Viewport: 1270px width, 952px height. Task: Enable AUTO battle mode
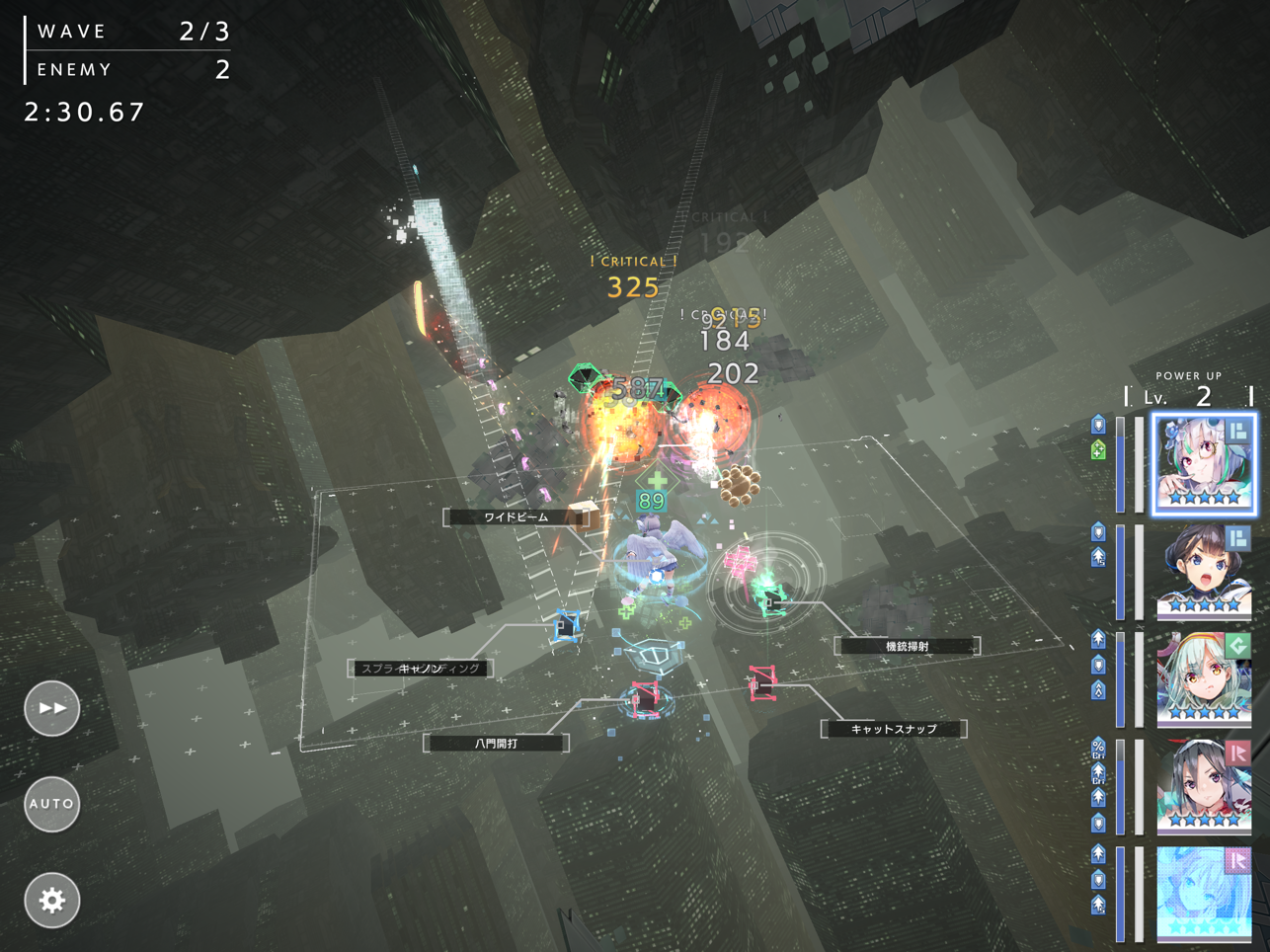coord(50,804)
